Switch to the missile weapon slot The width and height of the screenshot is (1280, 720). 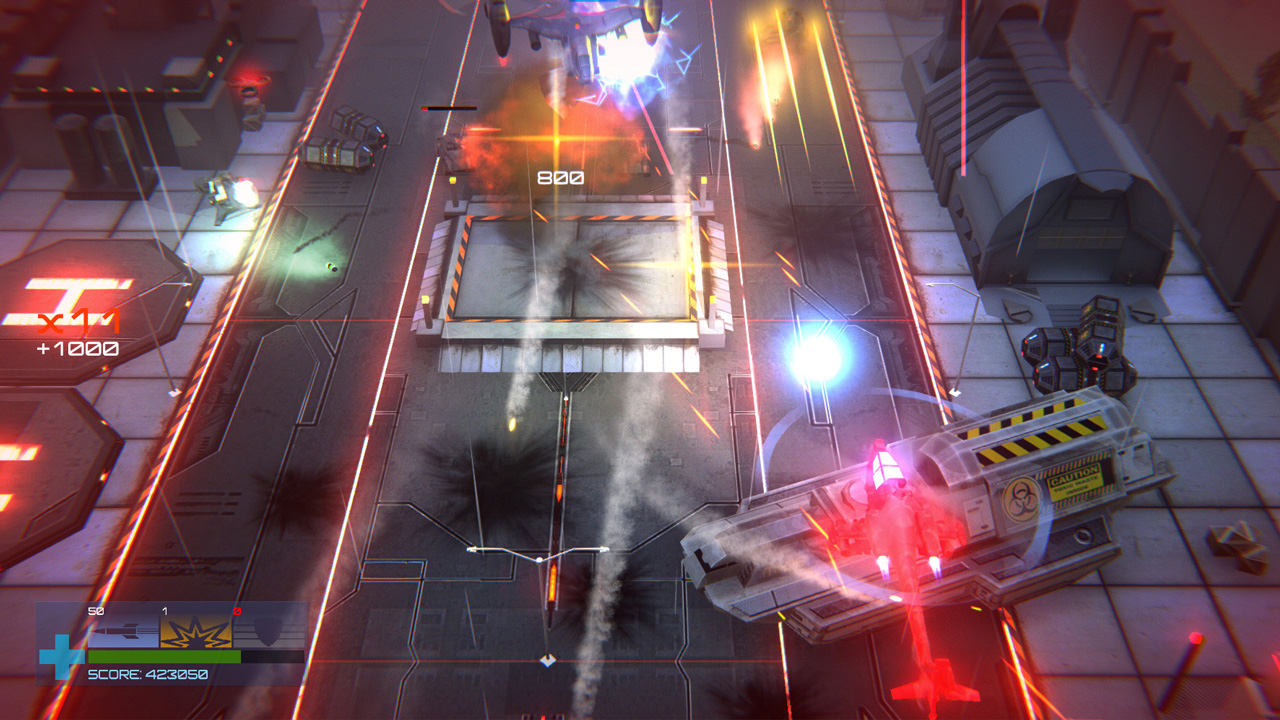(123, 630)
